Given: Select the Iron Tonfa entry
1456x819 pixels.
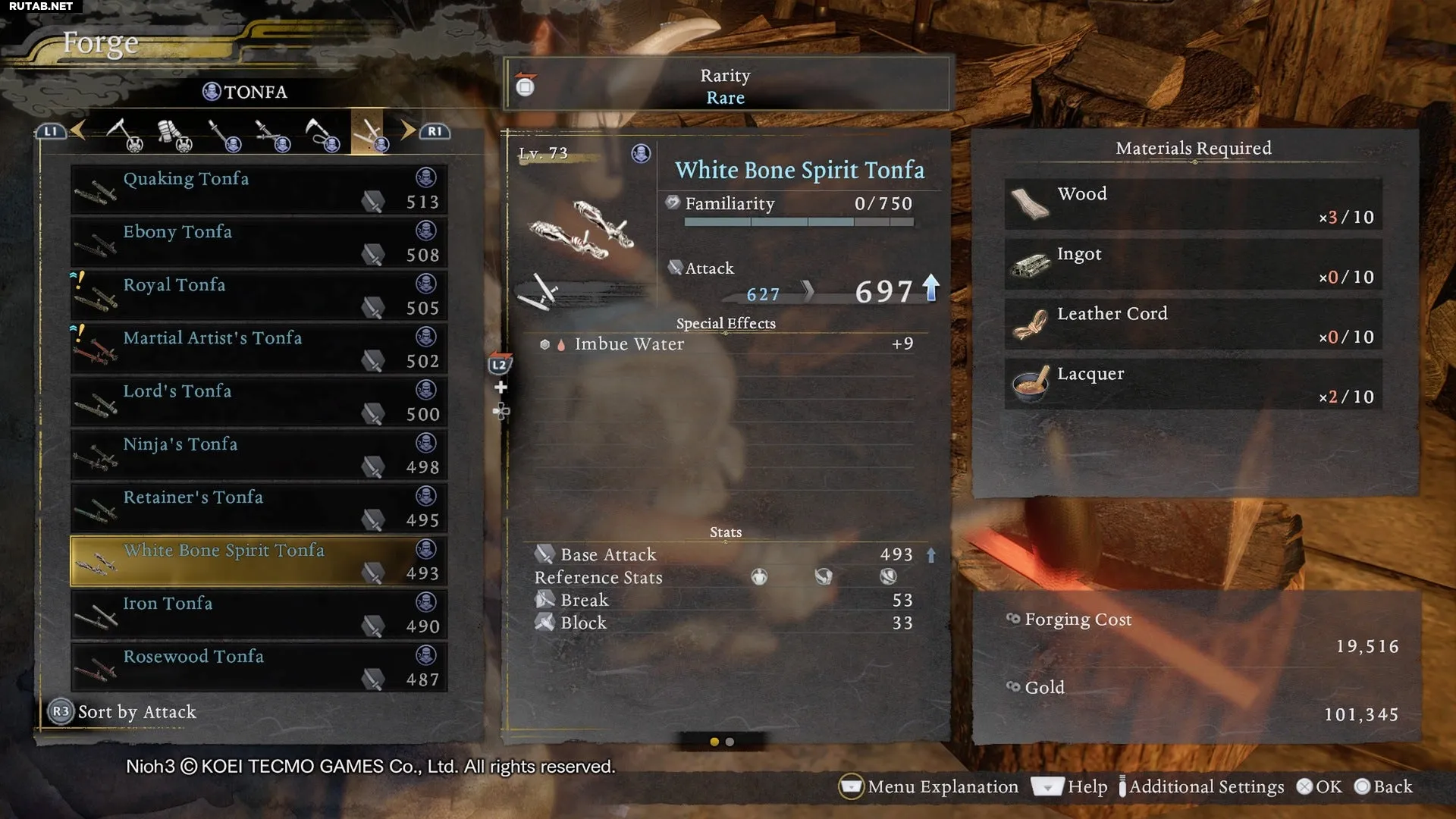Looking at the screenshot, I should pos(259,614).
